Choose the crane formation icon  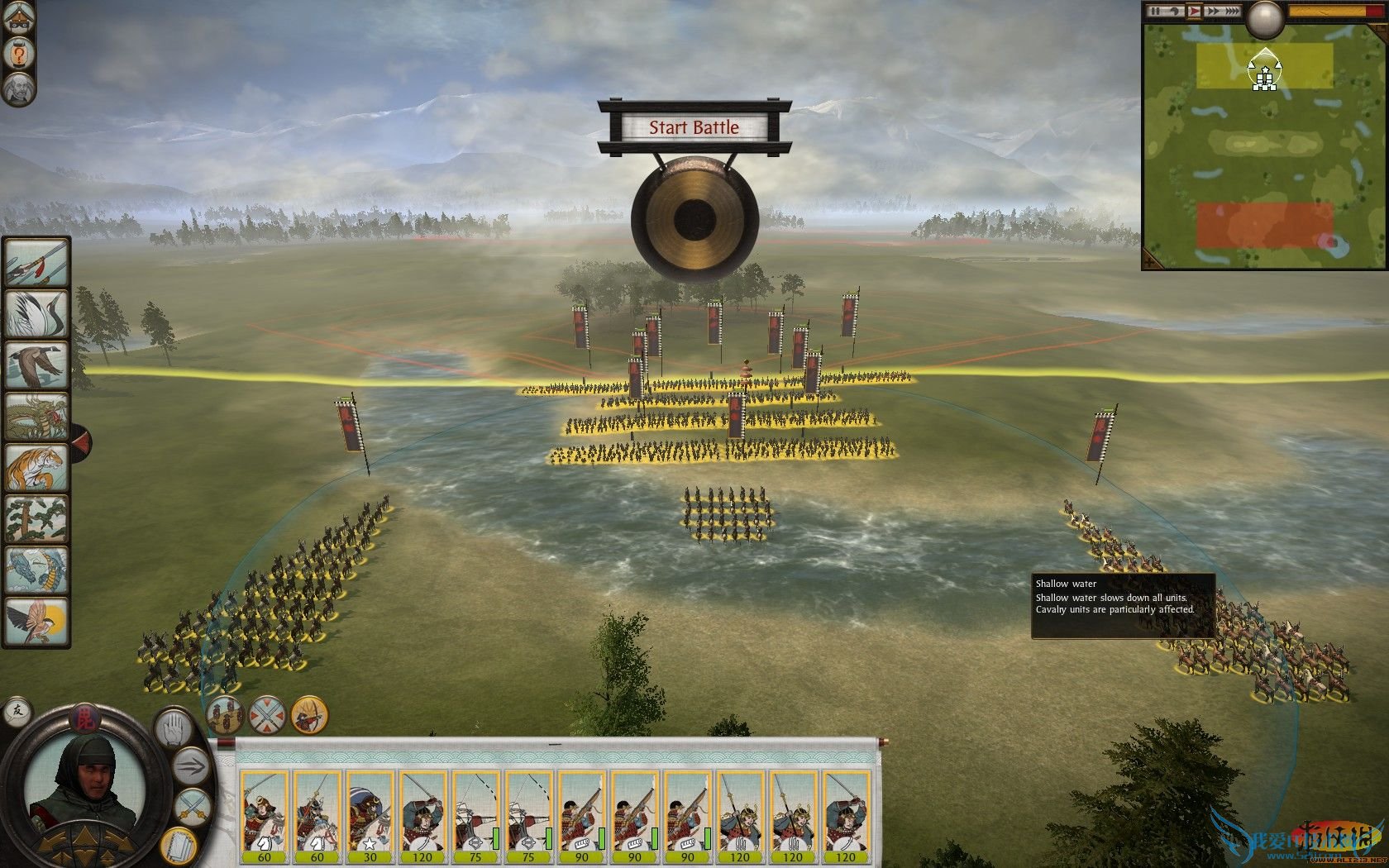[x=36, y=314]
